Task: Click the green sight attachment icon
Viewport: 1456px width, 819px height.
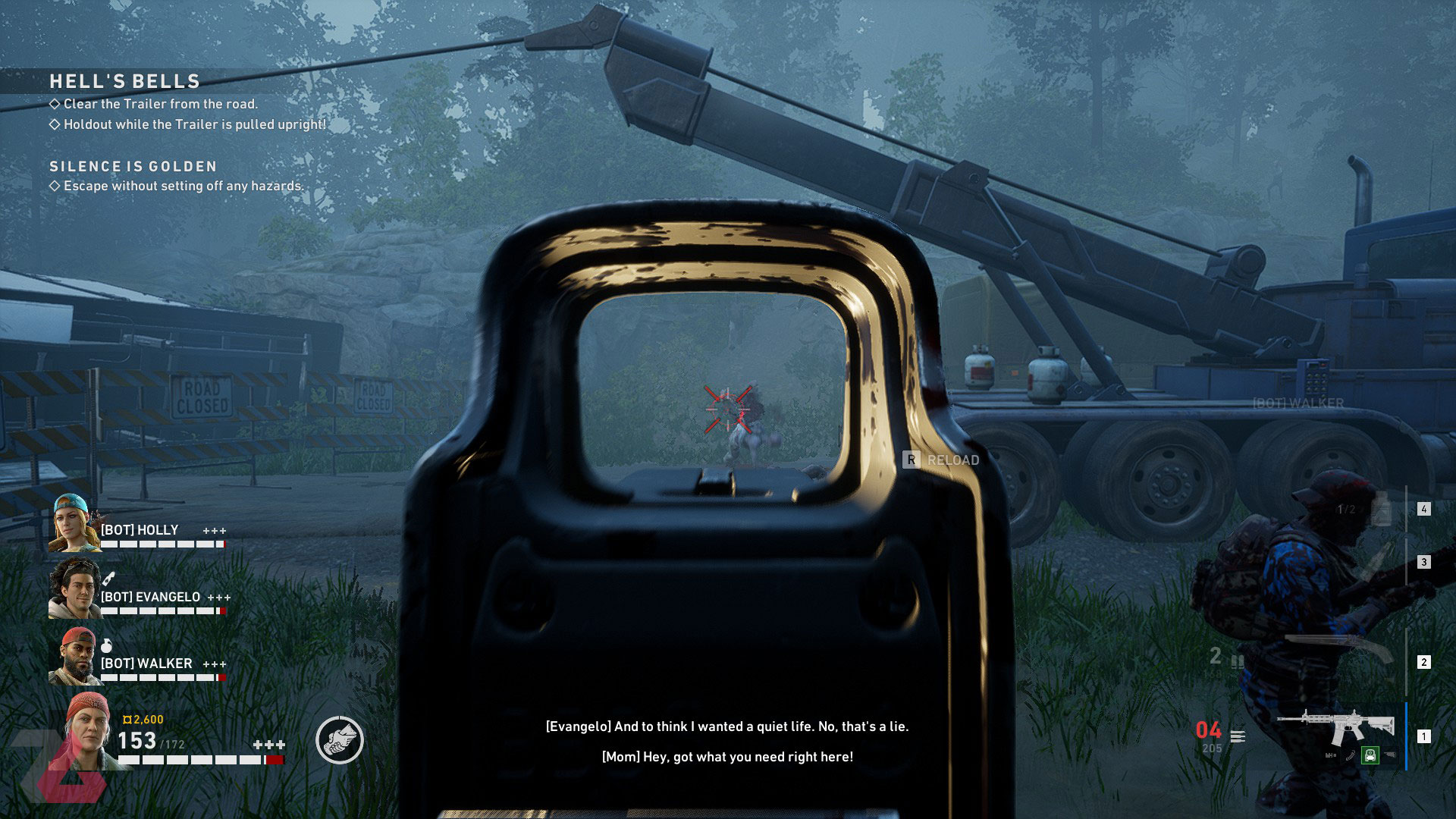Action: point(1370,755)
